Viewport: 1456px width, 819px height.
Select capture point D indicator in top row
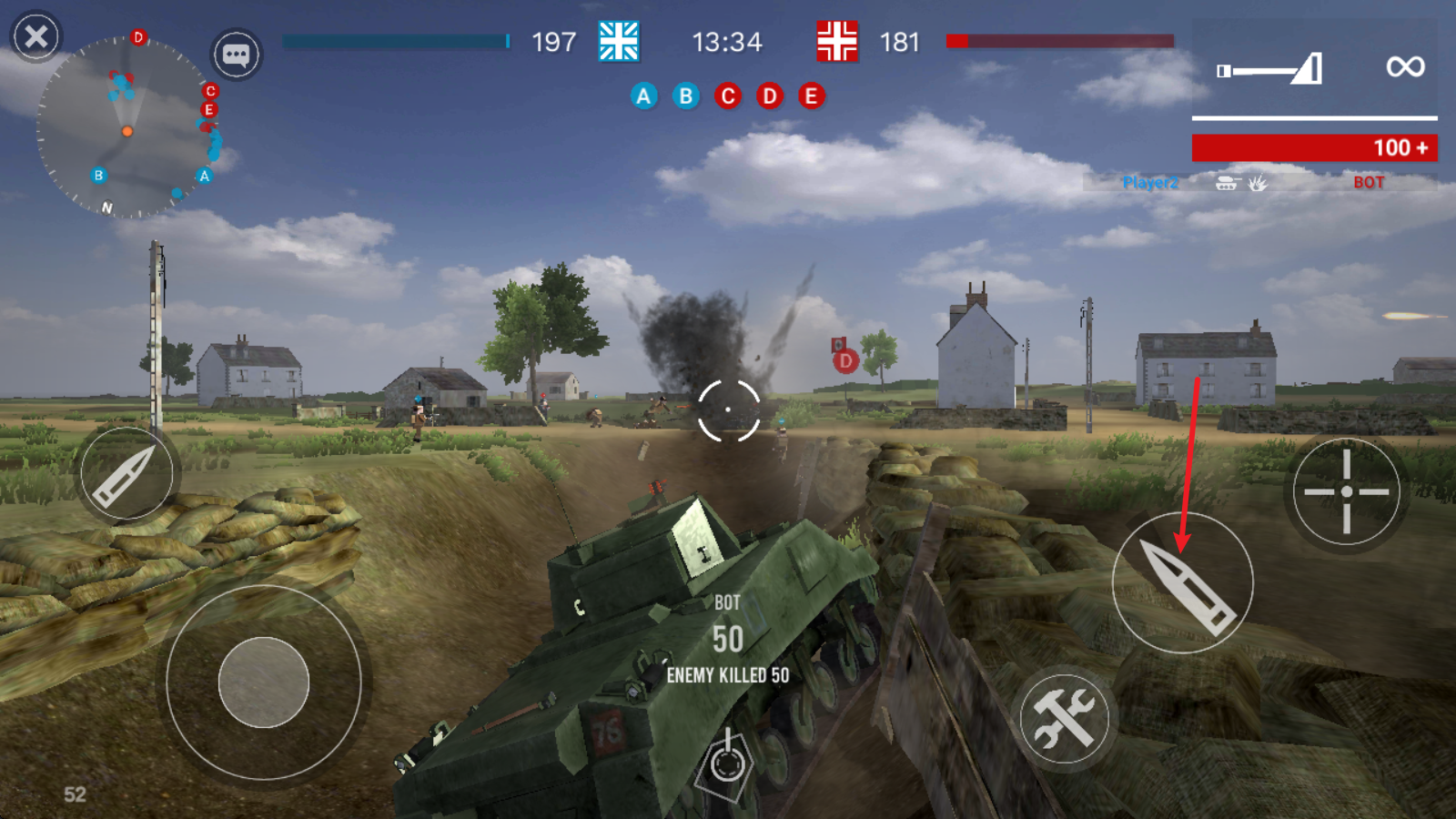click(769, 96)
